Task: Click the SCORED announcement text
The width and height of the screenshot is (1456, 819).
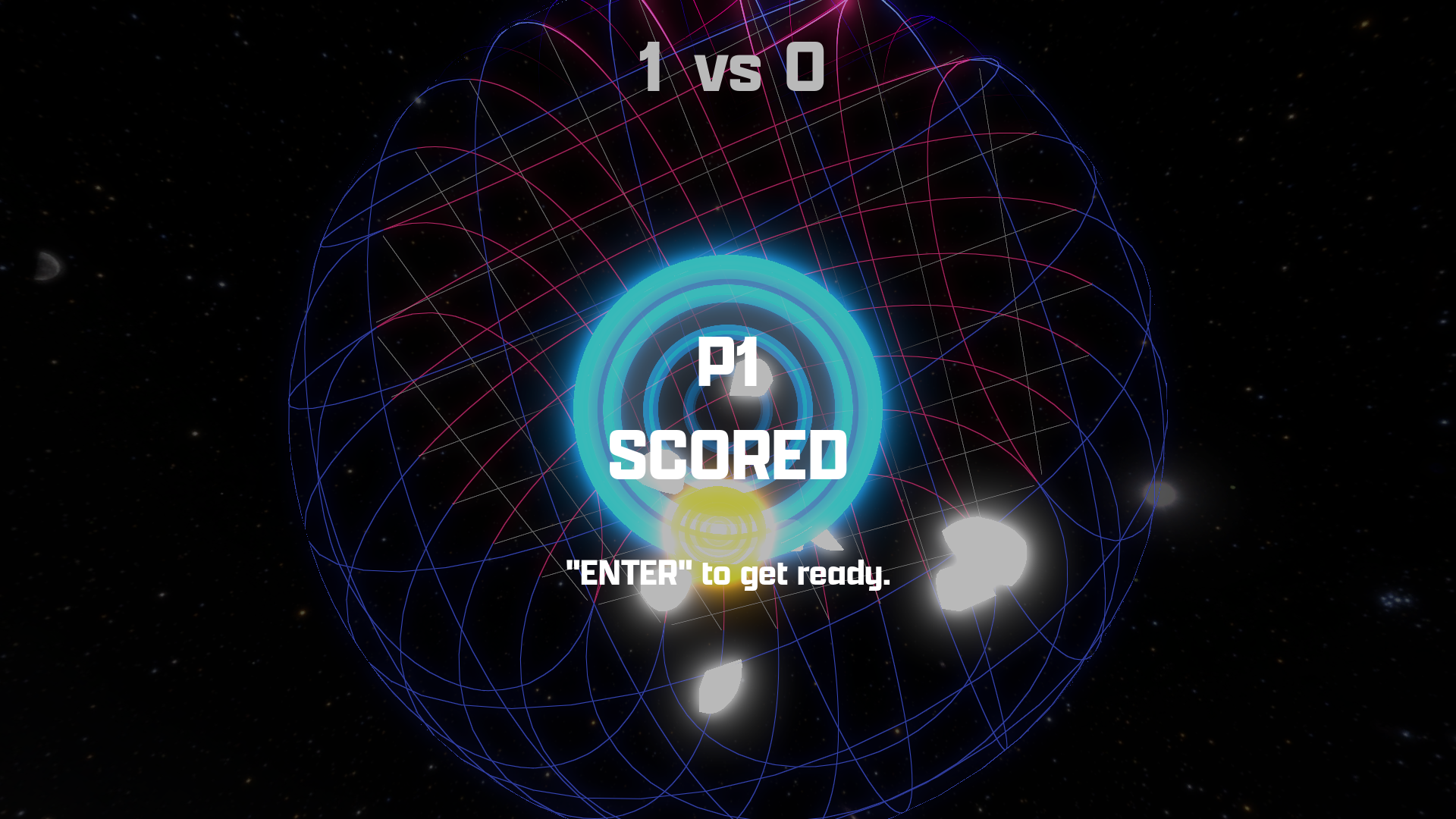Action: point(730,455)
